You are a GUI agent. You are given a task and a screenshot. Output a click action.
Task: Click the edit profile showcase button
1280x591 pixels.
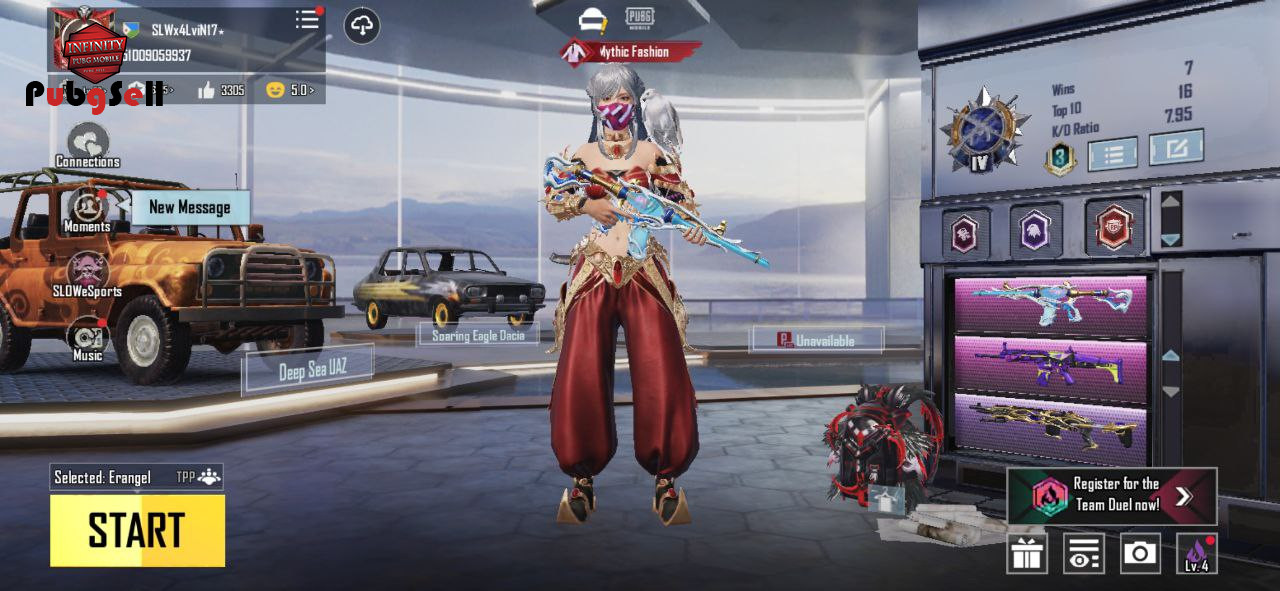tap(1175, 149)
